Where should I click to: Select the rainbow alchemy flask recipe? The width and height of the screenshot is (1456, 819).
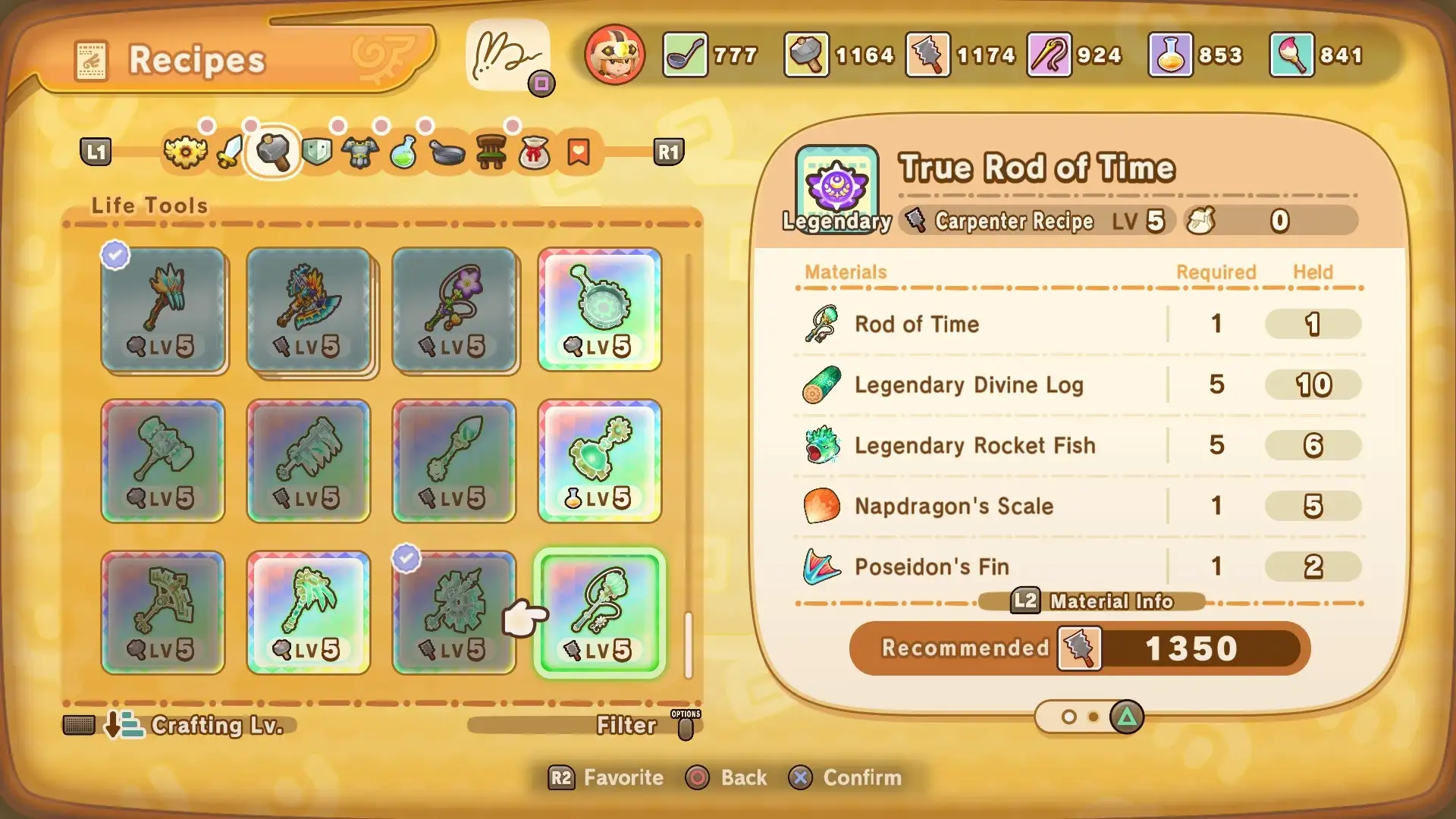(x=600, y=461)
